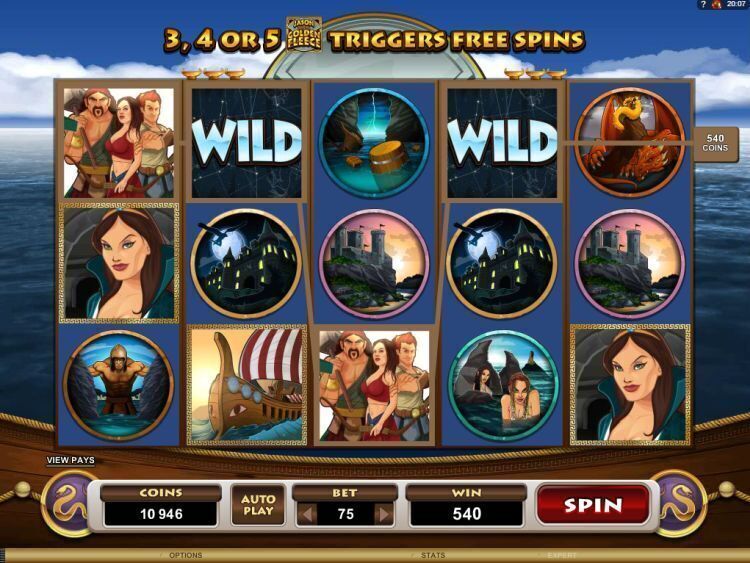Open the Options menu
Screen dimensions: 750x563
pos(185,555)
